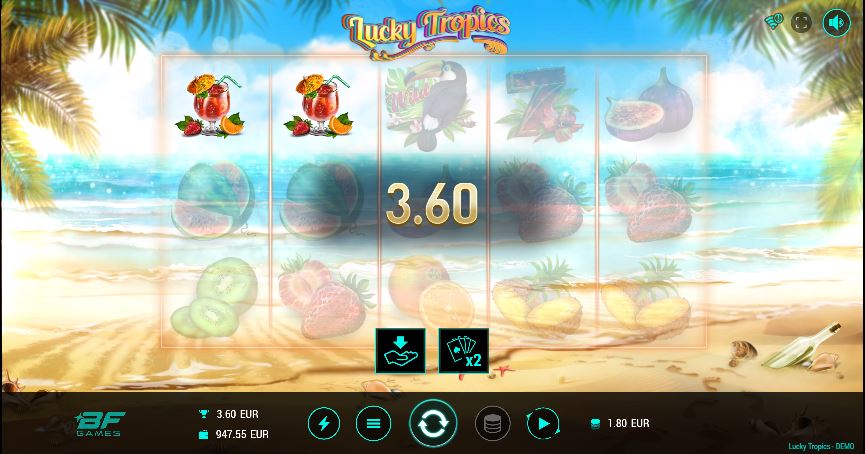Open the game menu with three lines
The width and height of the screenshot is (865, 454).
coord(373,423)
